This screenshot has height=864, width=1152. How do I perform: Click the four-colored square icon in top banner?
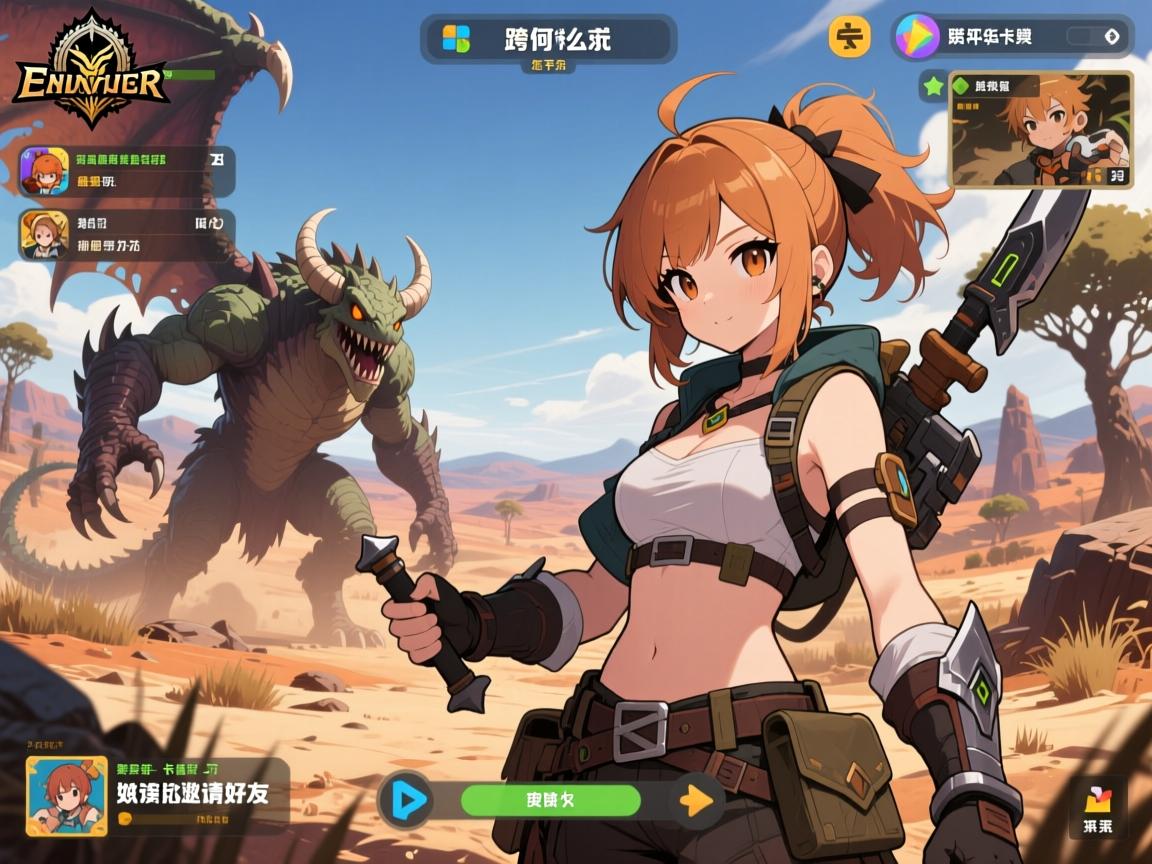click(456, 39)
